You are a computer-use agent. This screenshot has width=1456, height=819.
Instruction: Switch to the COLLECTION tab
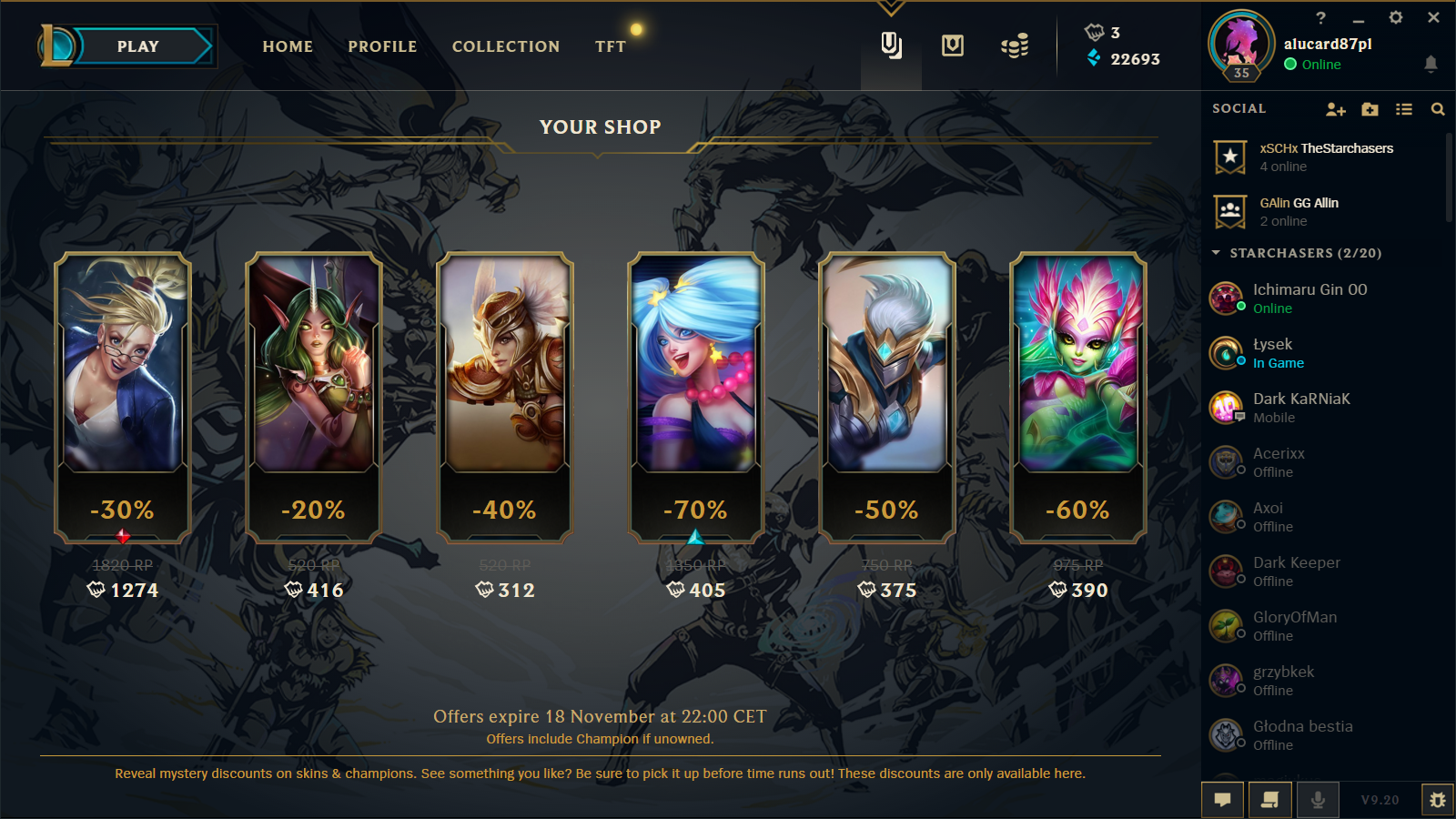tap(506, 46)
